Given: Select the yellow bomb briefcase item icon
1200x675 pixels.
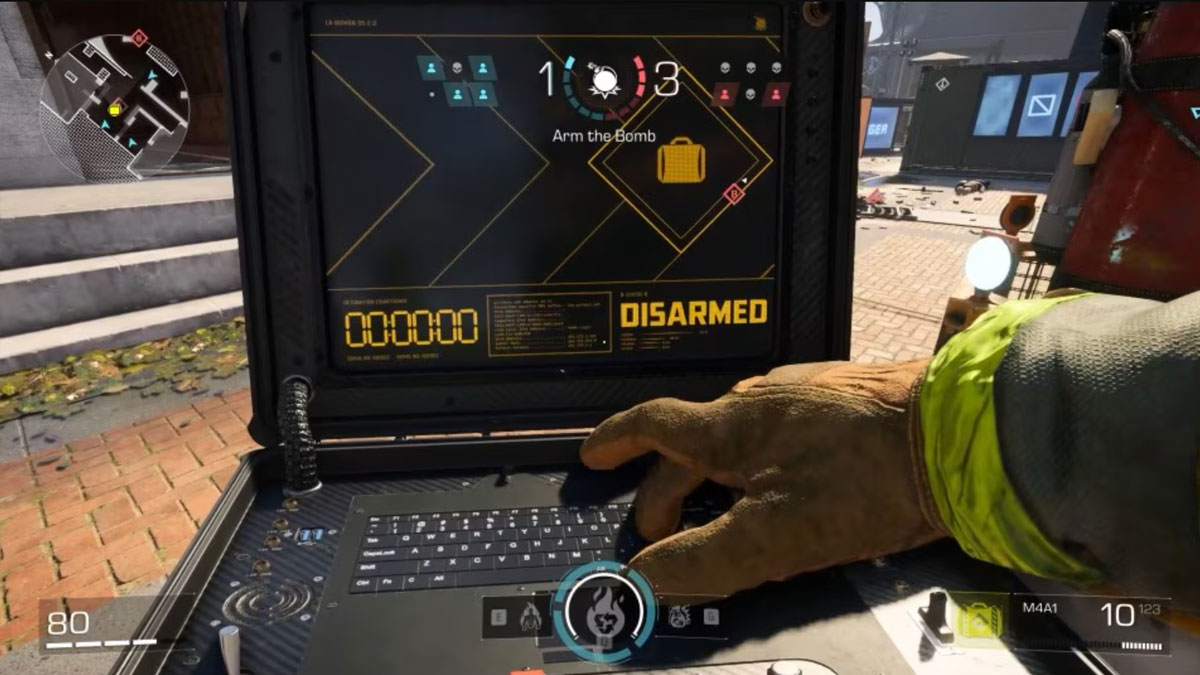Looking at the screenshot, I should pyautogui.click(x=681, y=161).
